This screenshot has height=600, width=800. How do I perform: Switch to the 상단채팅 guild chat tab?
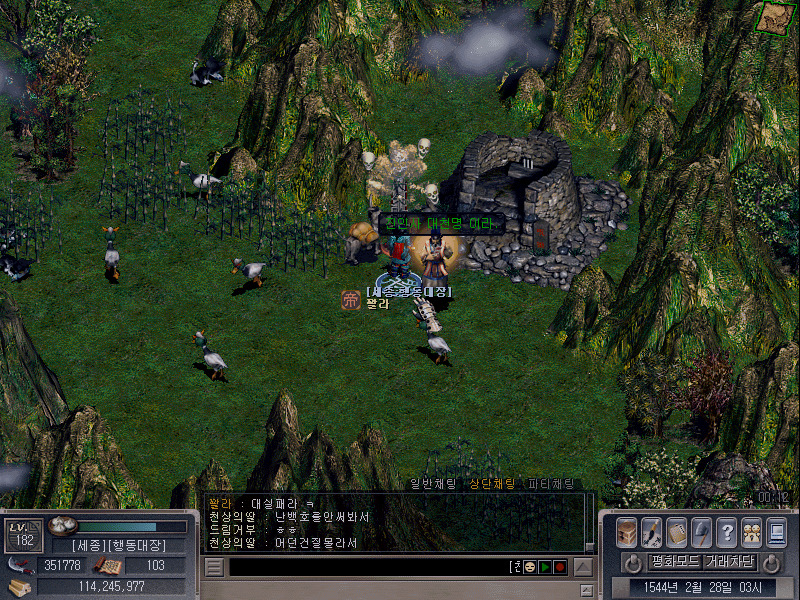coord(493,484)
